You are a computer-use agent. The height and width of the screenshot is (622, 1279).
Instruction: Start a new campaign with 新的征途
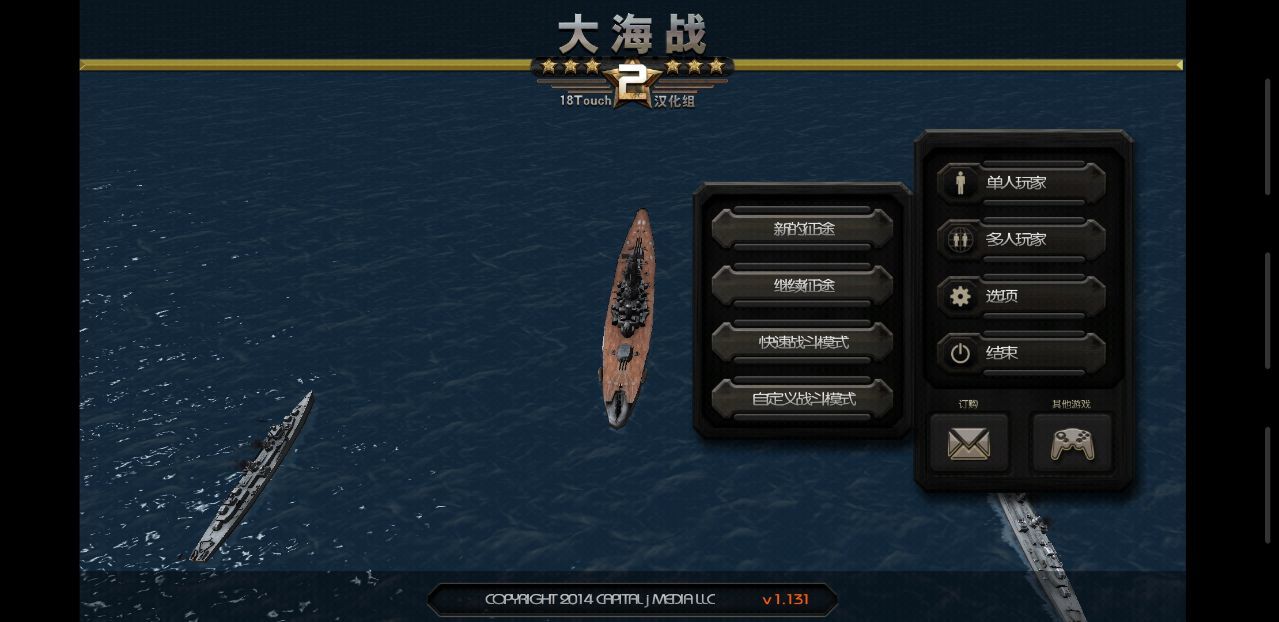click(x=802, y=228)
